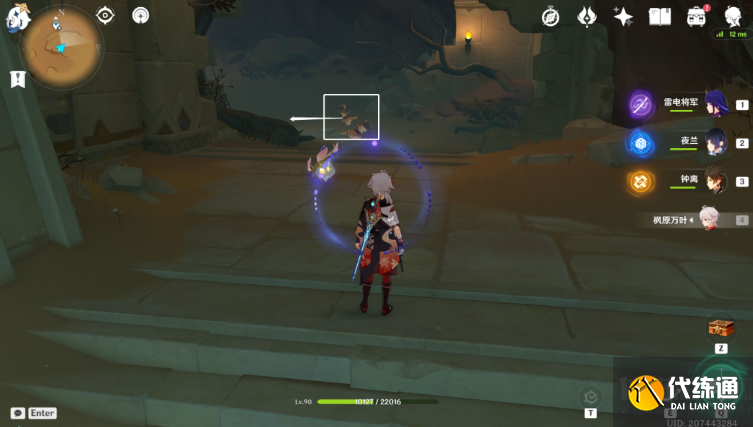The height and width of the screenshot is (427, 753).
Task: Click the 钟离 orange elemental burst icon
Action: tap(640, 181)
